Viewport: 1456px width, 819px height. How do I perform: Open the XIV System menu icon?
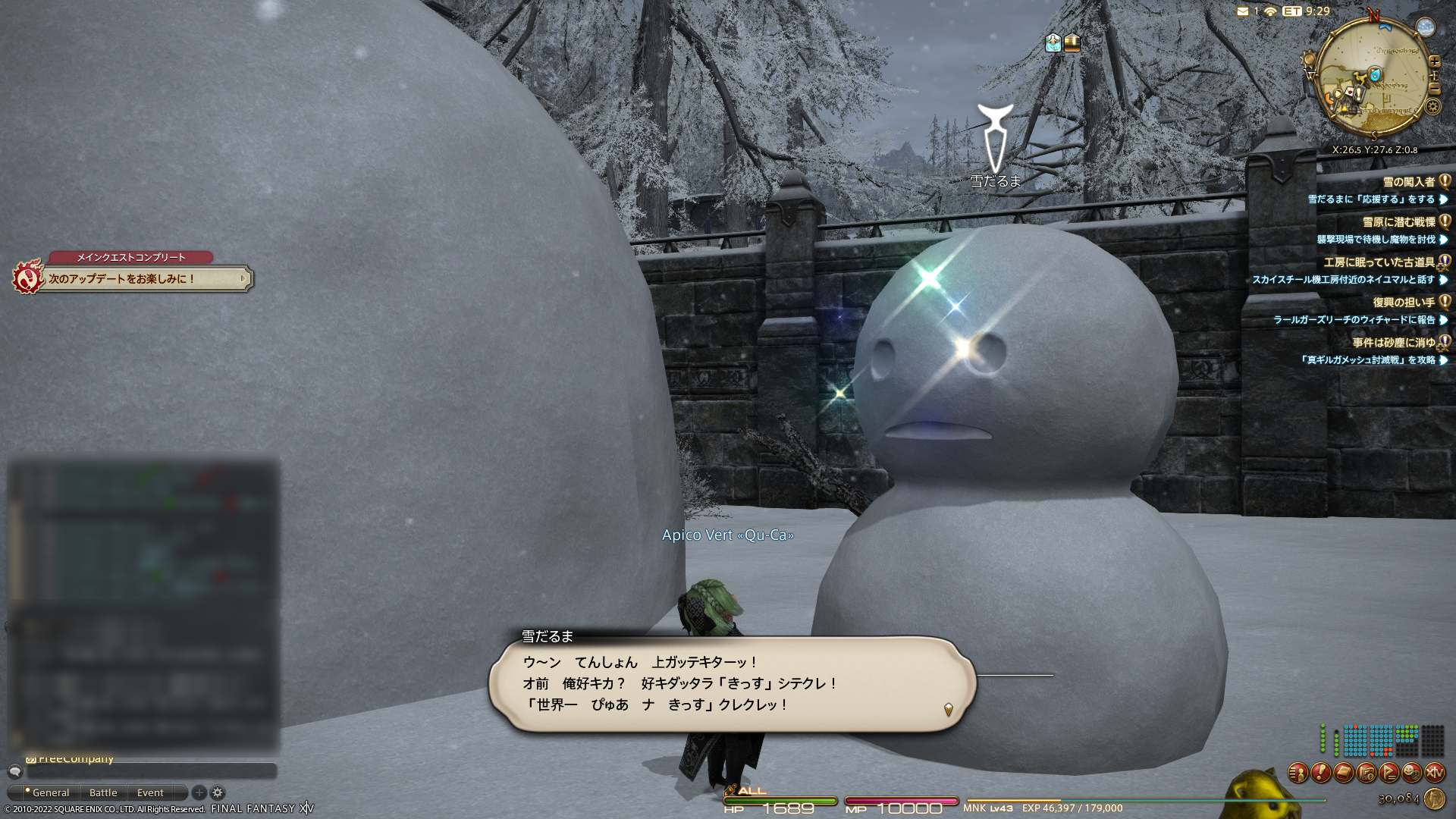coord(1434,773)
